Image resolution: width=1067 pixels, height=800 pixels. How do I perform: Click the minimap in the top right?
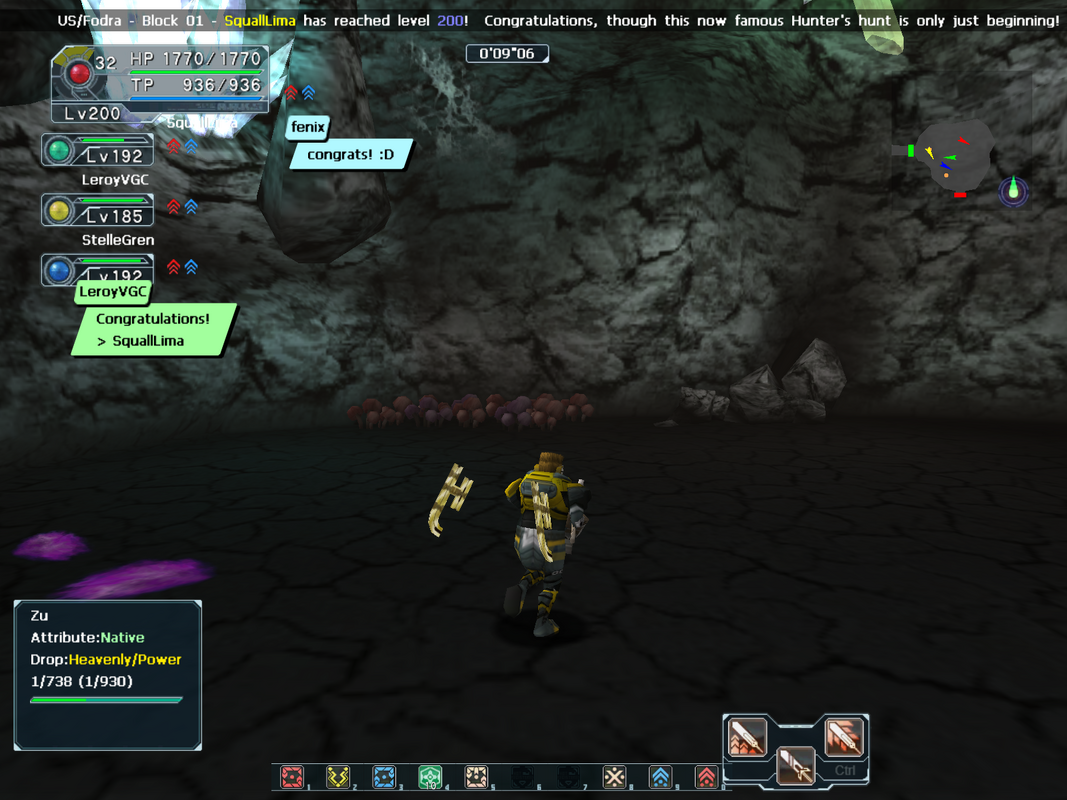coord(953,156)
